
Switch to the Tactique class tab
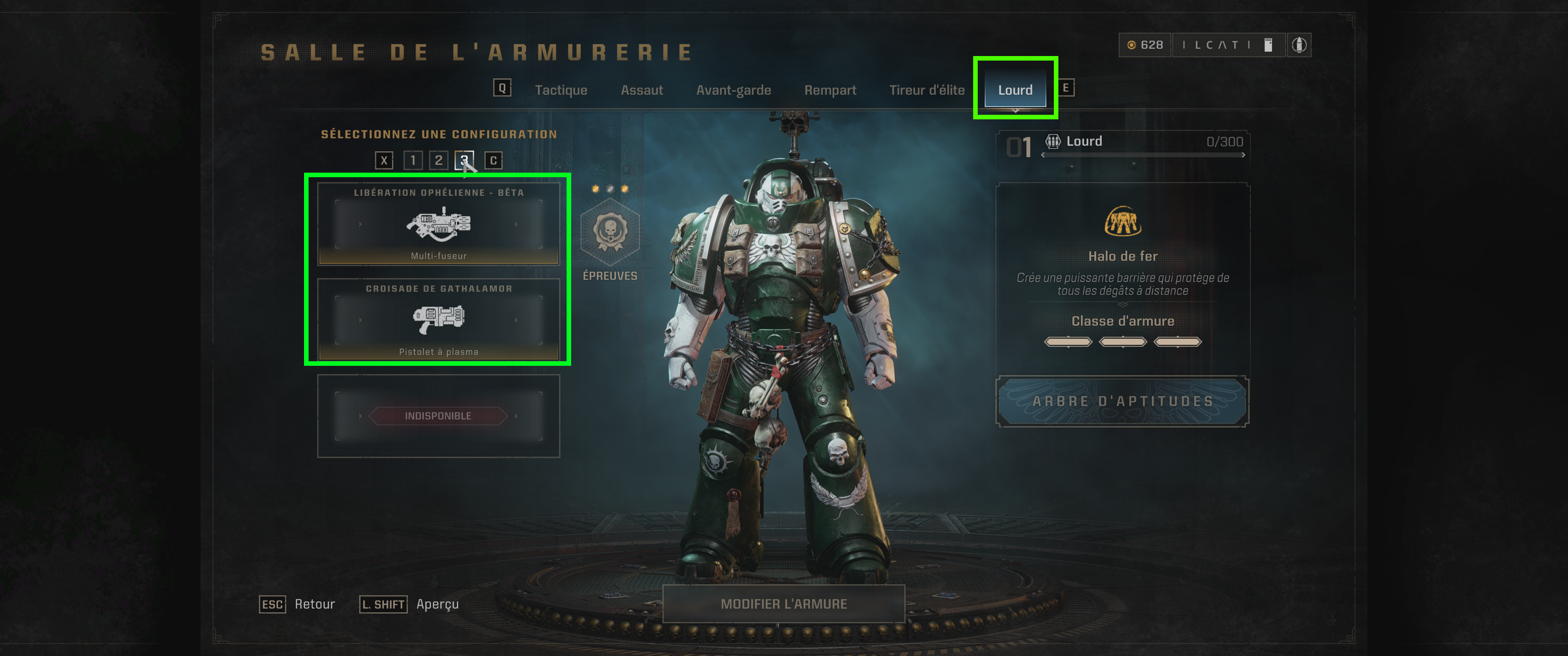[x=561, y=89]
